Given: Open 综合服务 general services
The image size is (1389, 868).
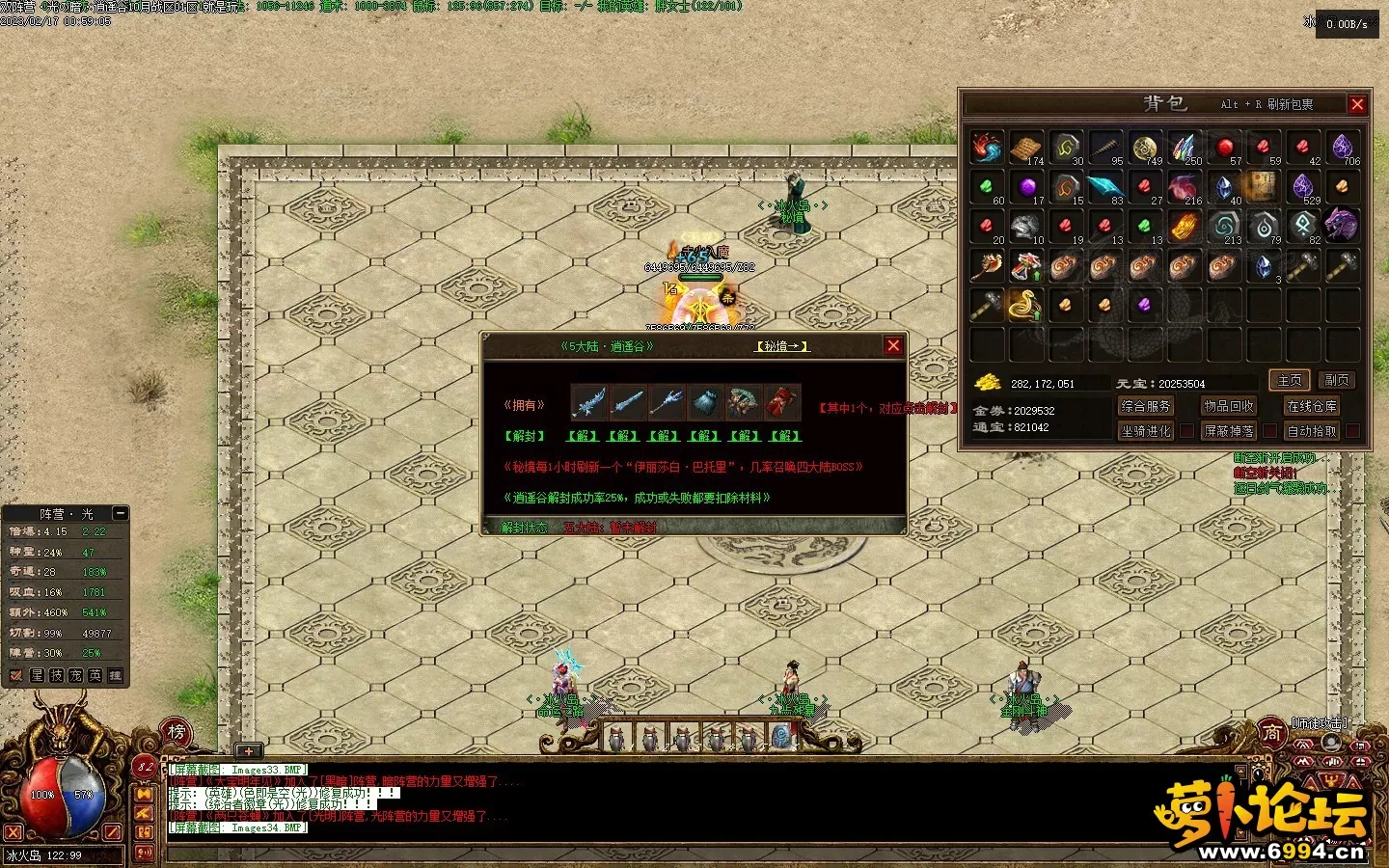Looking at the screenshot, I should pyautogui.click(x=1146, y=406).
